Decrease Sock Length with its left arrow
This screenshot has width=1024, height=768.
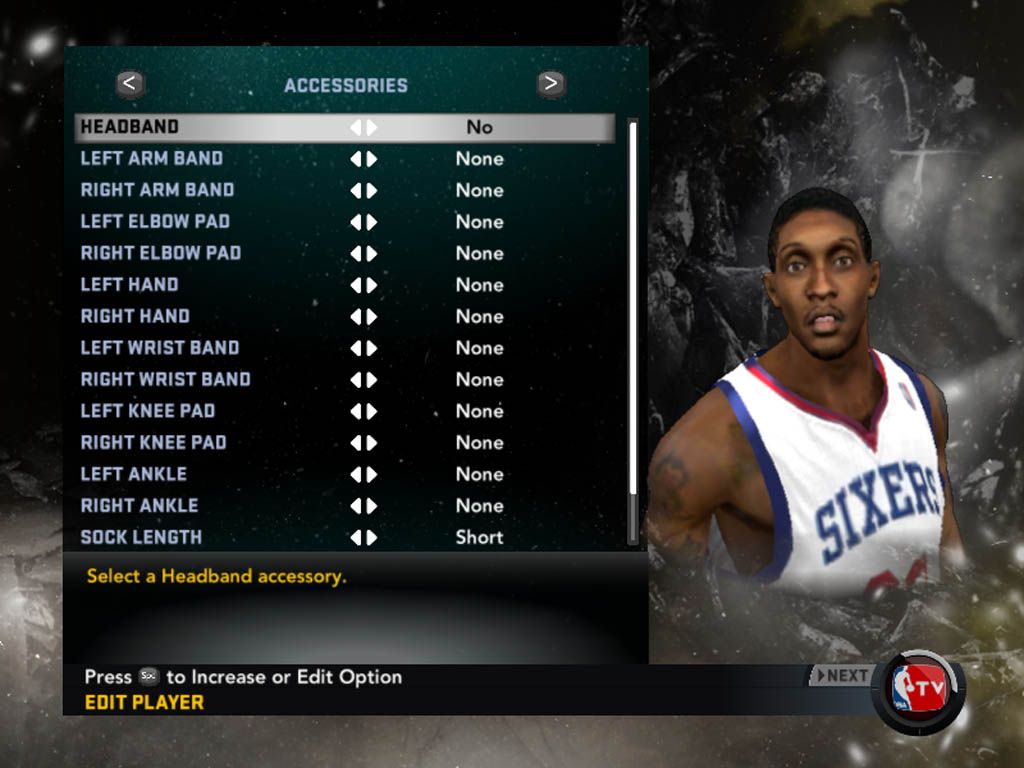coord(355,537)
